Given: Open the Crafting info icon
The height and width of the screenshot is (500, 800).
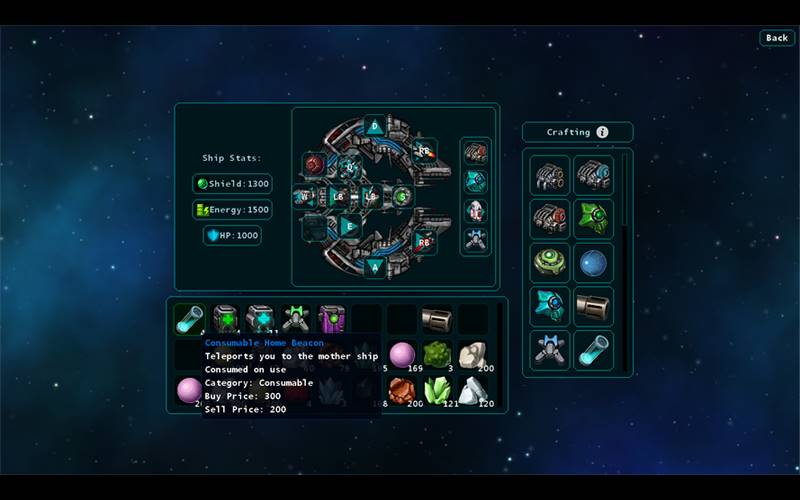Looking at the screenshot, I should pyautogui.click(x=602, y=132).
